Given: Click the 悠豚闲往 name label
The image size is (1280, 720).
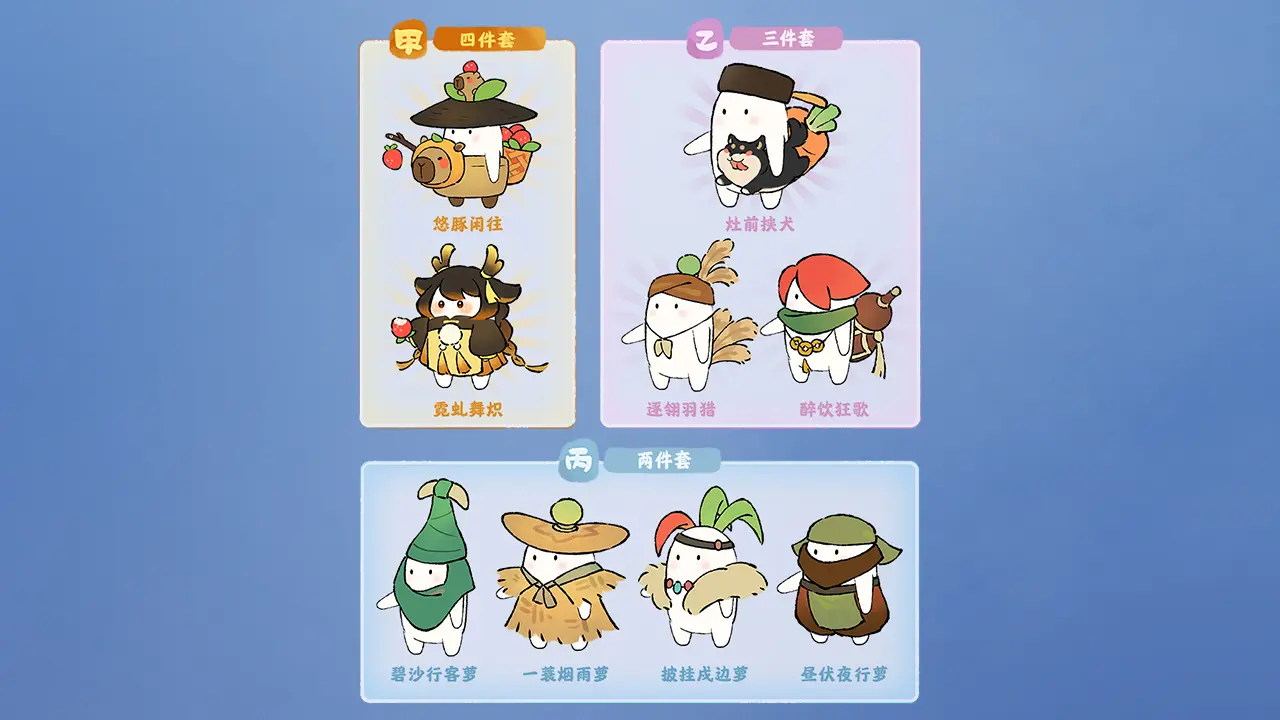Looking at the screenshot, I should [x=466, y=222].
